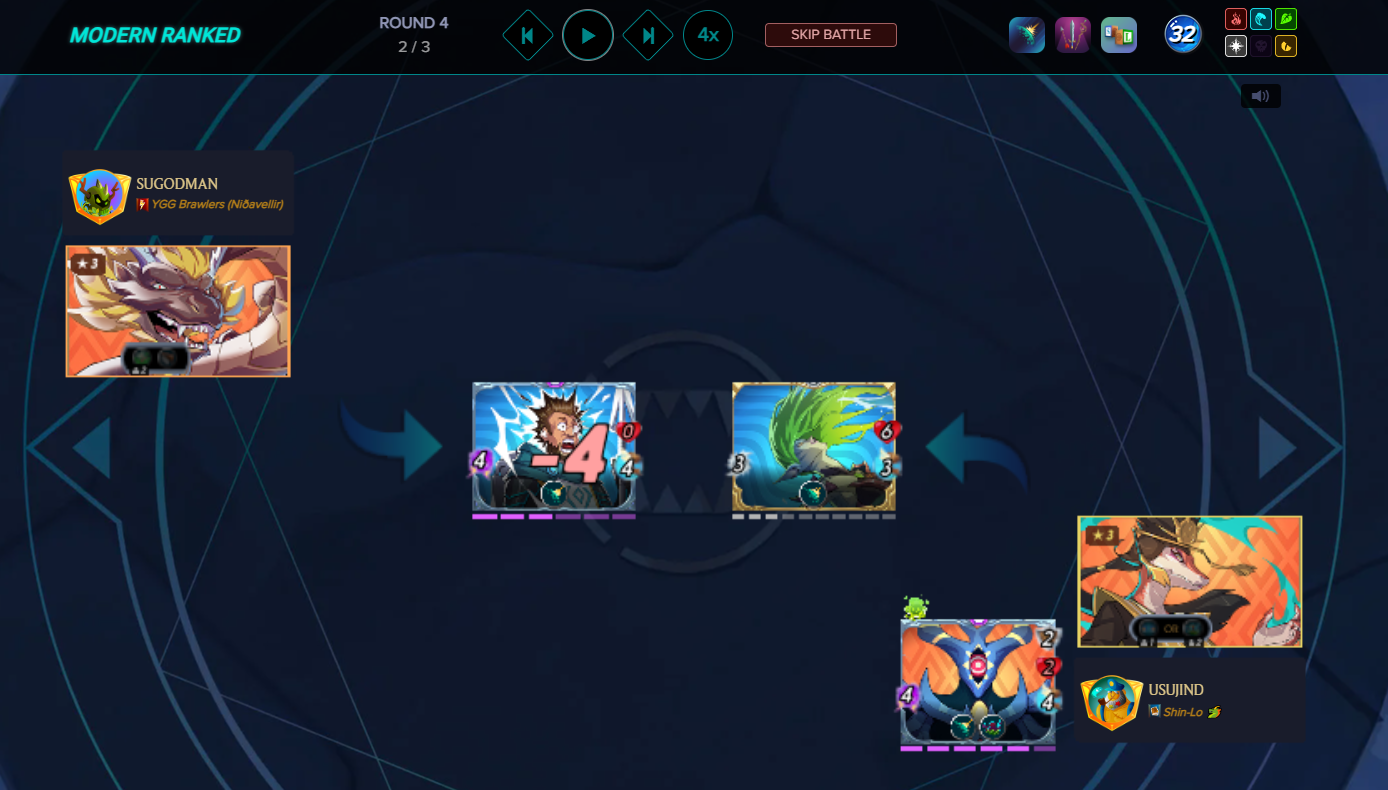1388x790 pixels.
Task: Open USUJIND's player profile
Action: pos(1175,690)
